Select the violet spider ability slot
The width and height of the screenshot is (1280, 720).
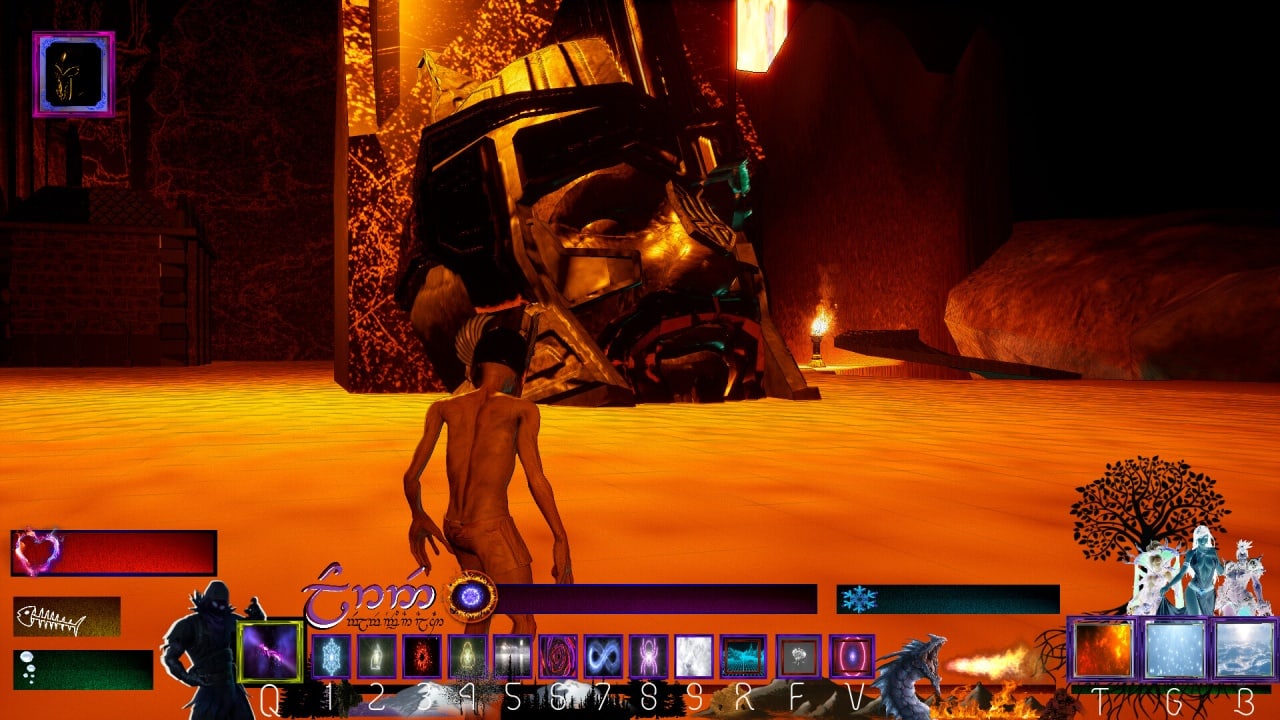tap(648, 657)
